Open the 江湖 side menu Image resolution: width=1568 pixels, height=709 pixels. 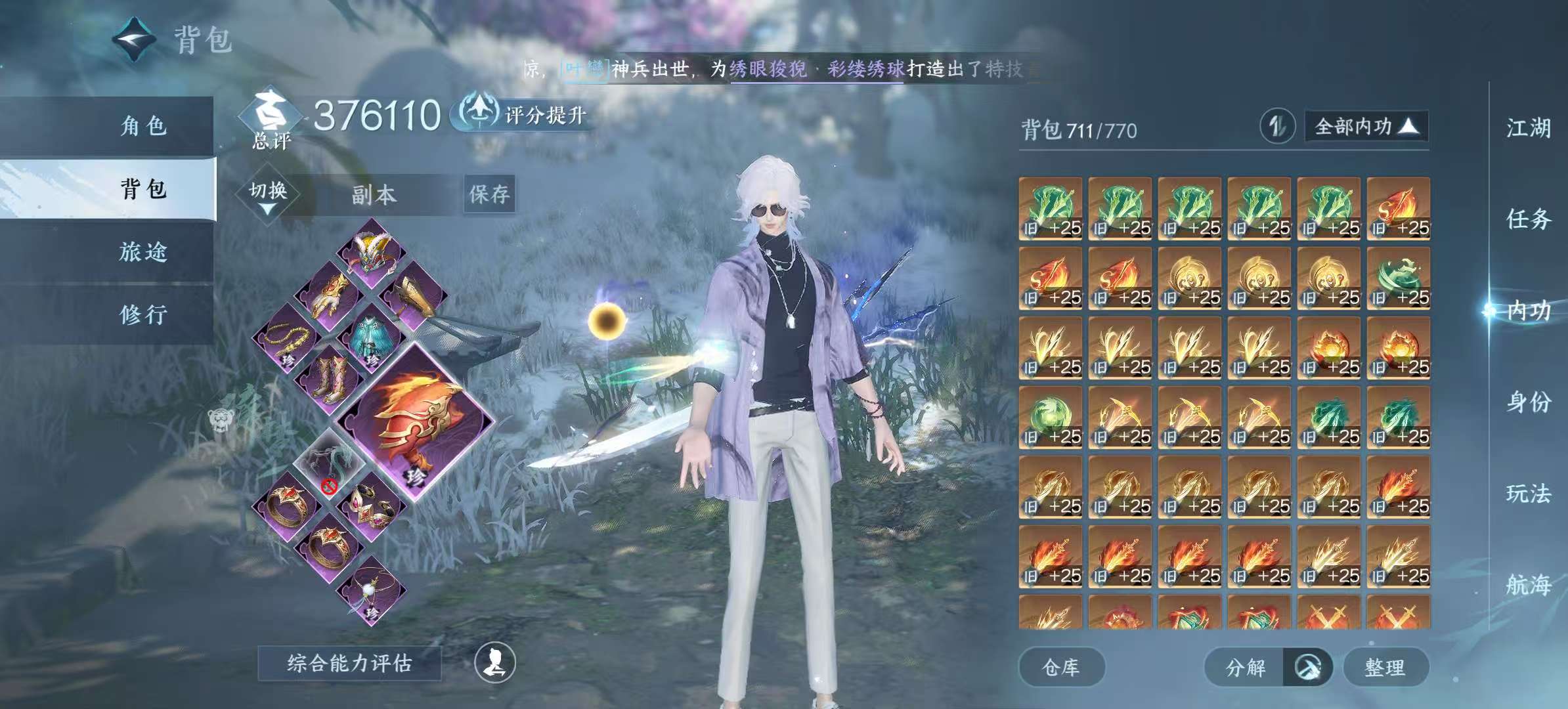(x=1528, y=128)
